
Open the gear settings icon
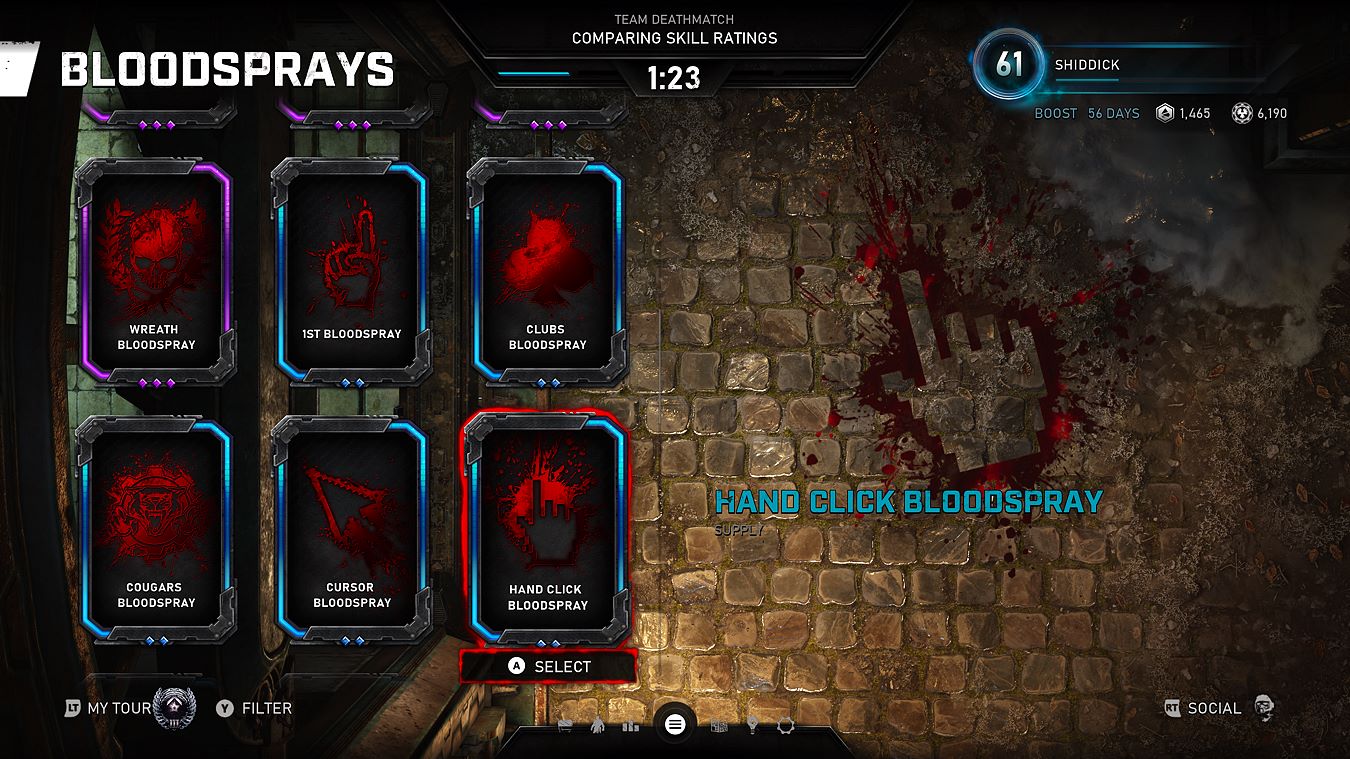point(786,726)
